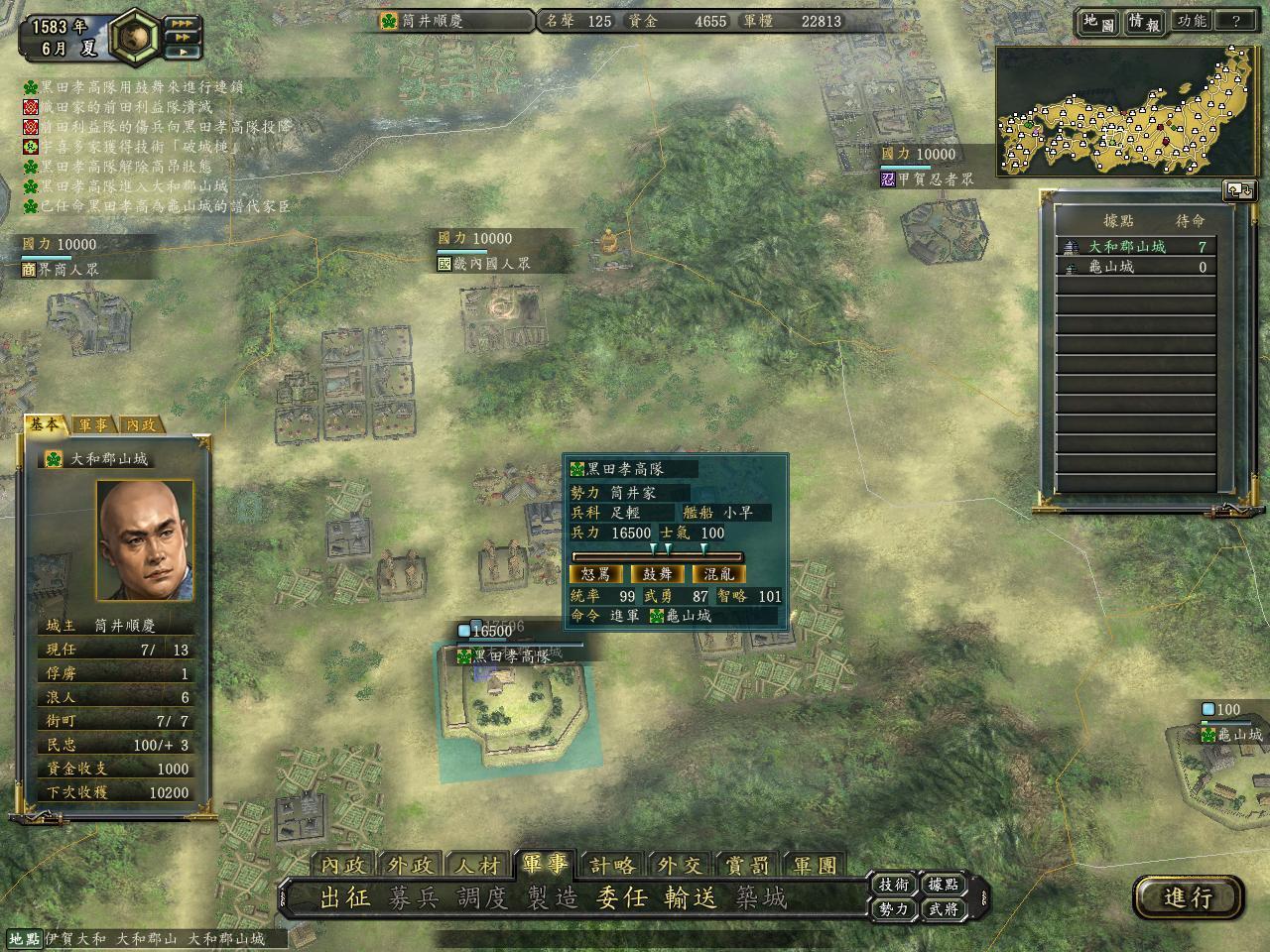
Task: Open the 情報 information menu
Action: click(1144, 22)
